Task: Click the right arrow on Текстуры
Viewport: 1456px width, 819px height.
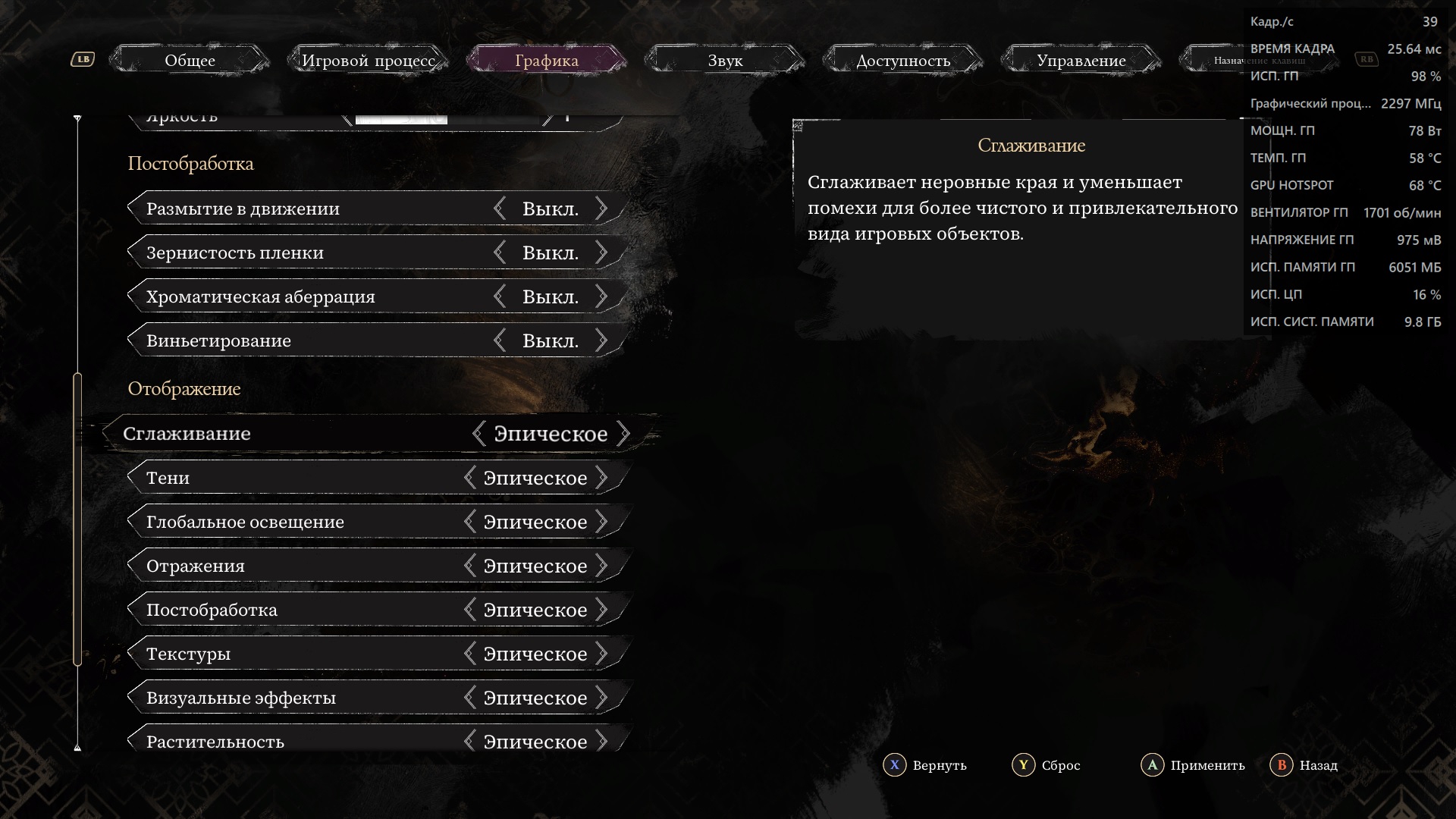Action: tap(601, 654)
